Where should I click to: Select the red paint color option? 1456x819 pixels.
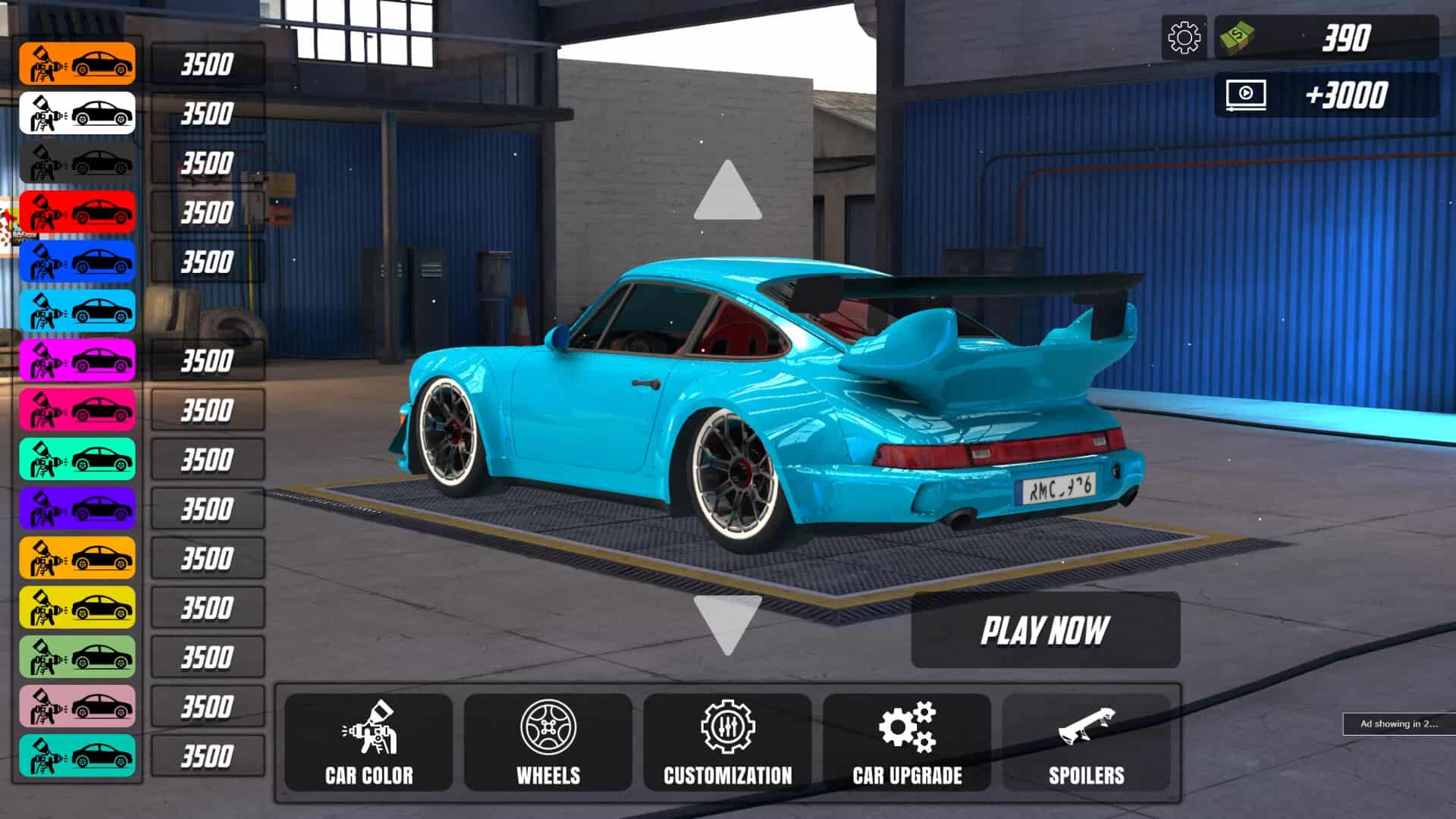pos(76,212)
